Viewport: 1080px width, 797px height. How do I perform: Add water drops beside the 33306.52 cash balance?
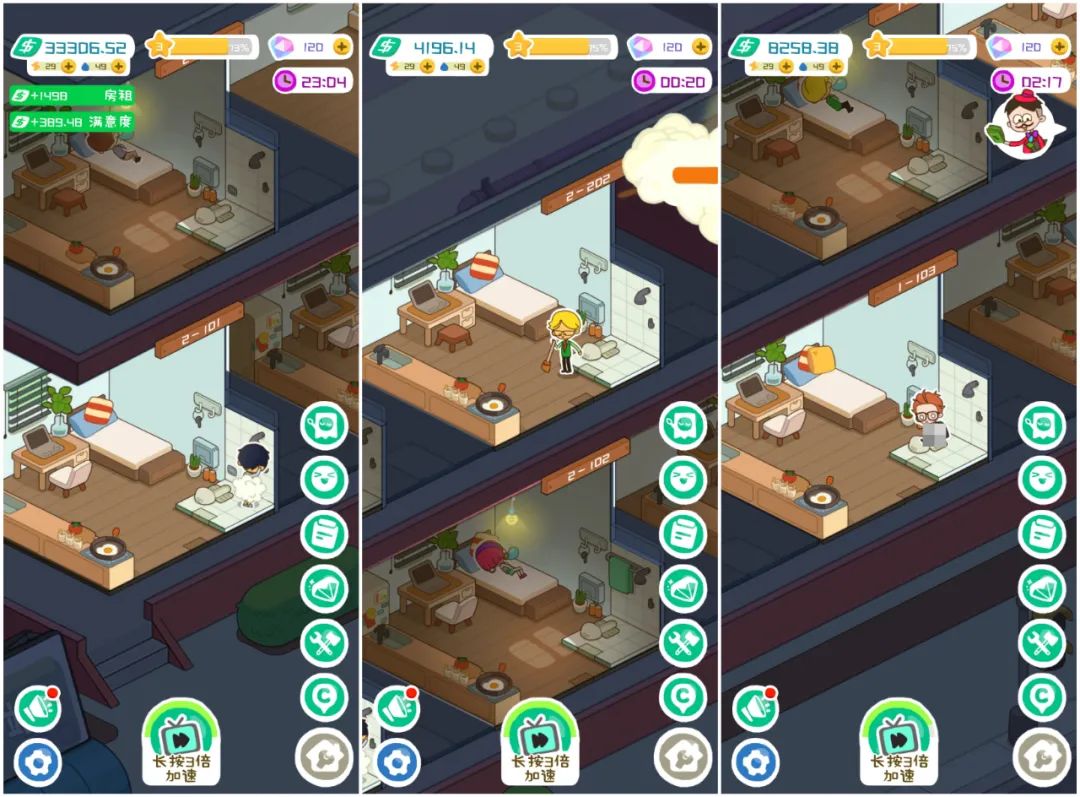pos(118,66)
